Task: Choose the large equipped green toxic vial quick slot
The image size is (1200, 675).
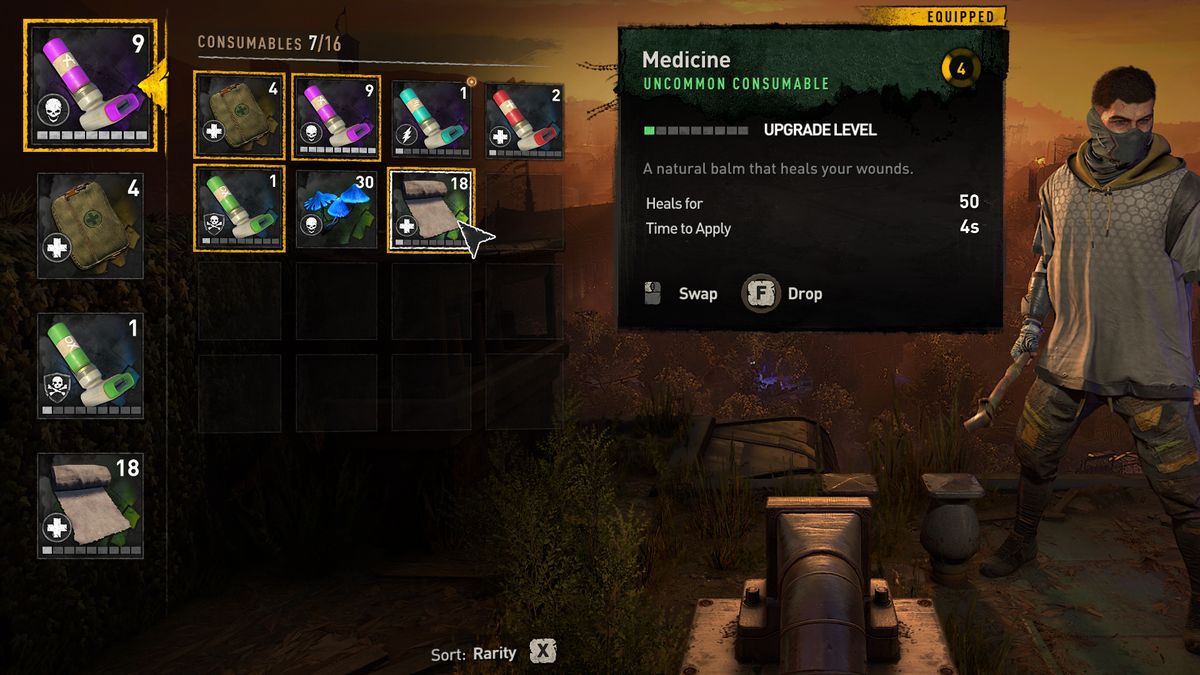Action: (x=90, y=366)
